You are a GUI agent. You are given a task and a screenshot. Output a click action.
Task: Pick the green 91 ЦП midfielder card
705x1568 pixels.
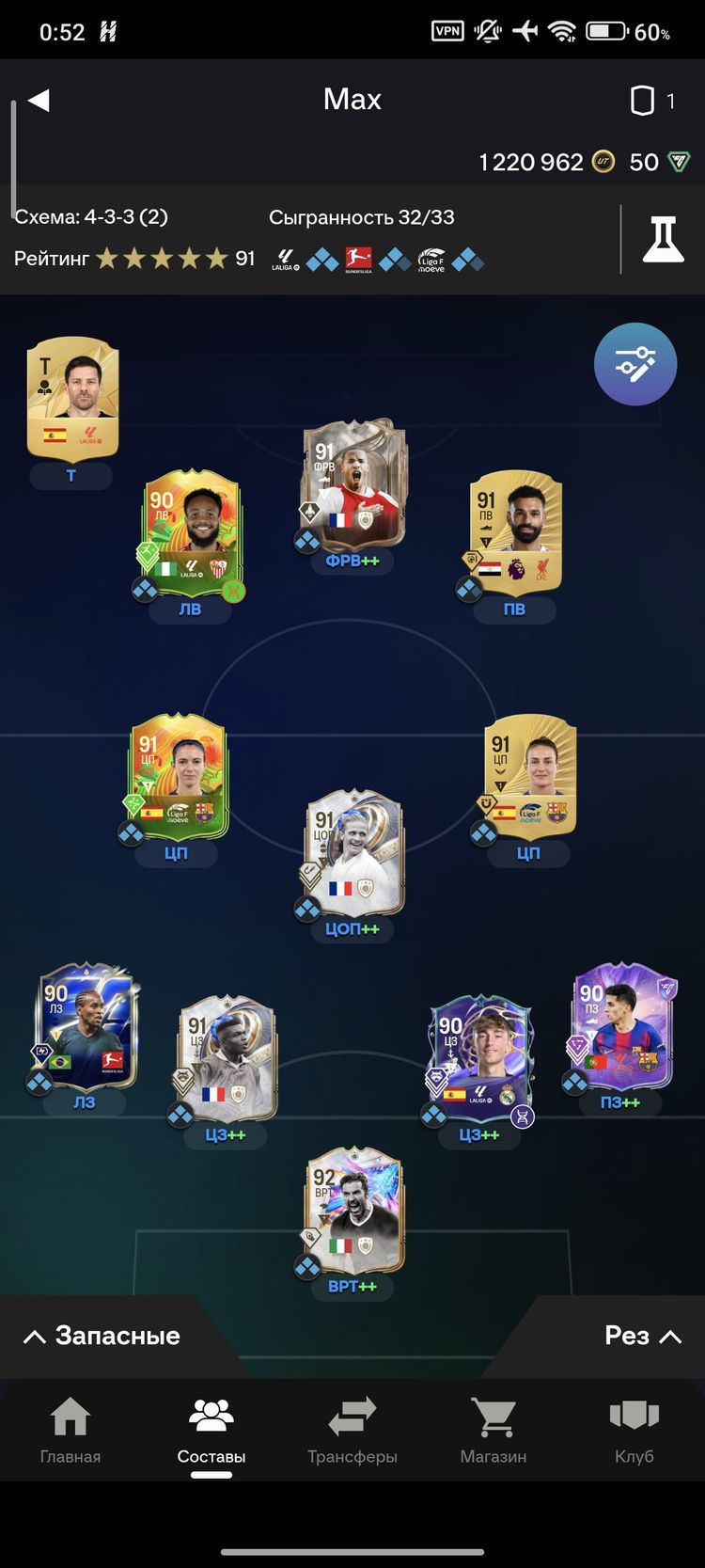pyautogui.click(x=178, y=778)
